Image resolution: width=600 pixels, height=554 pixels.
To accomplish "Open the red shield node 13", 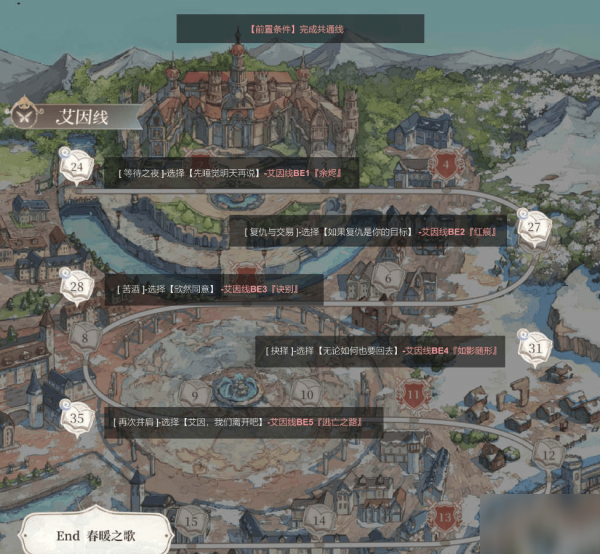I will [444, 518].
